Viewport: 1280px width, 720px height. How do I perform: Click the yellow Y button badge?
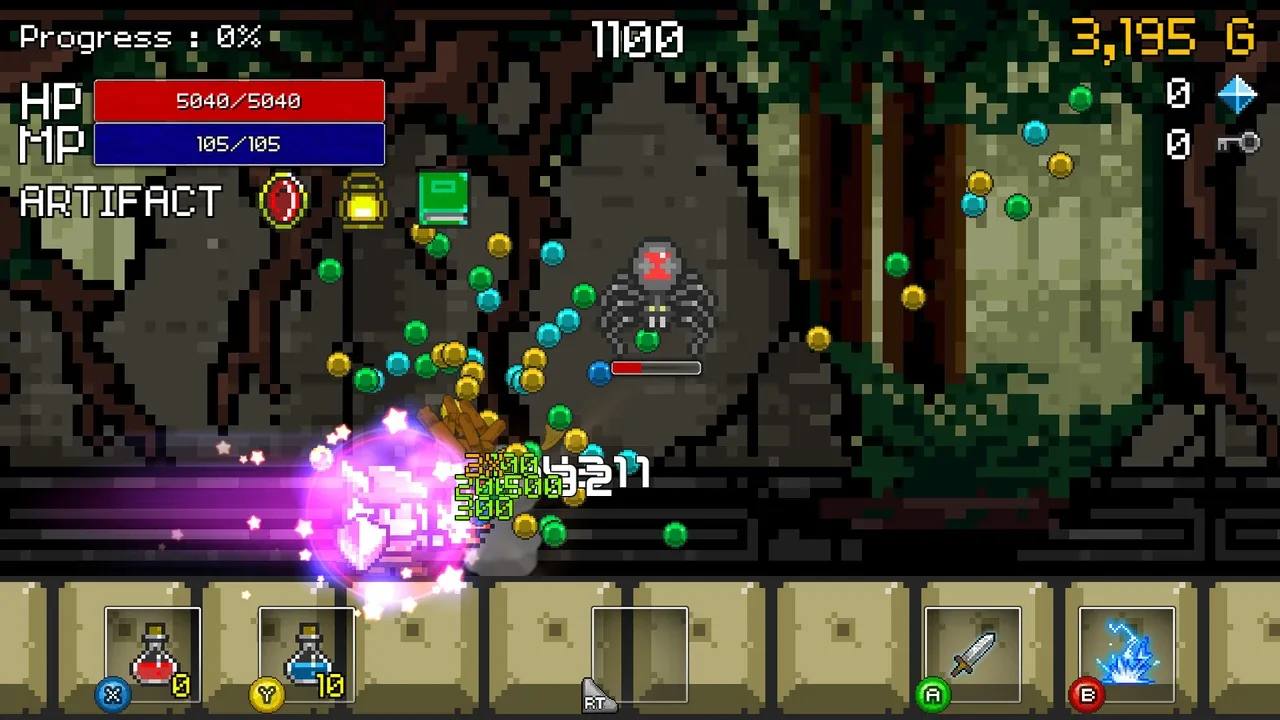pyautogui.click(x=265, y=695)
